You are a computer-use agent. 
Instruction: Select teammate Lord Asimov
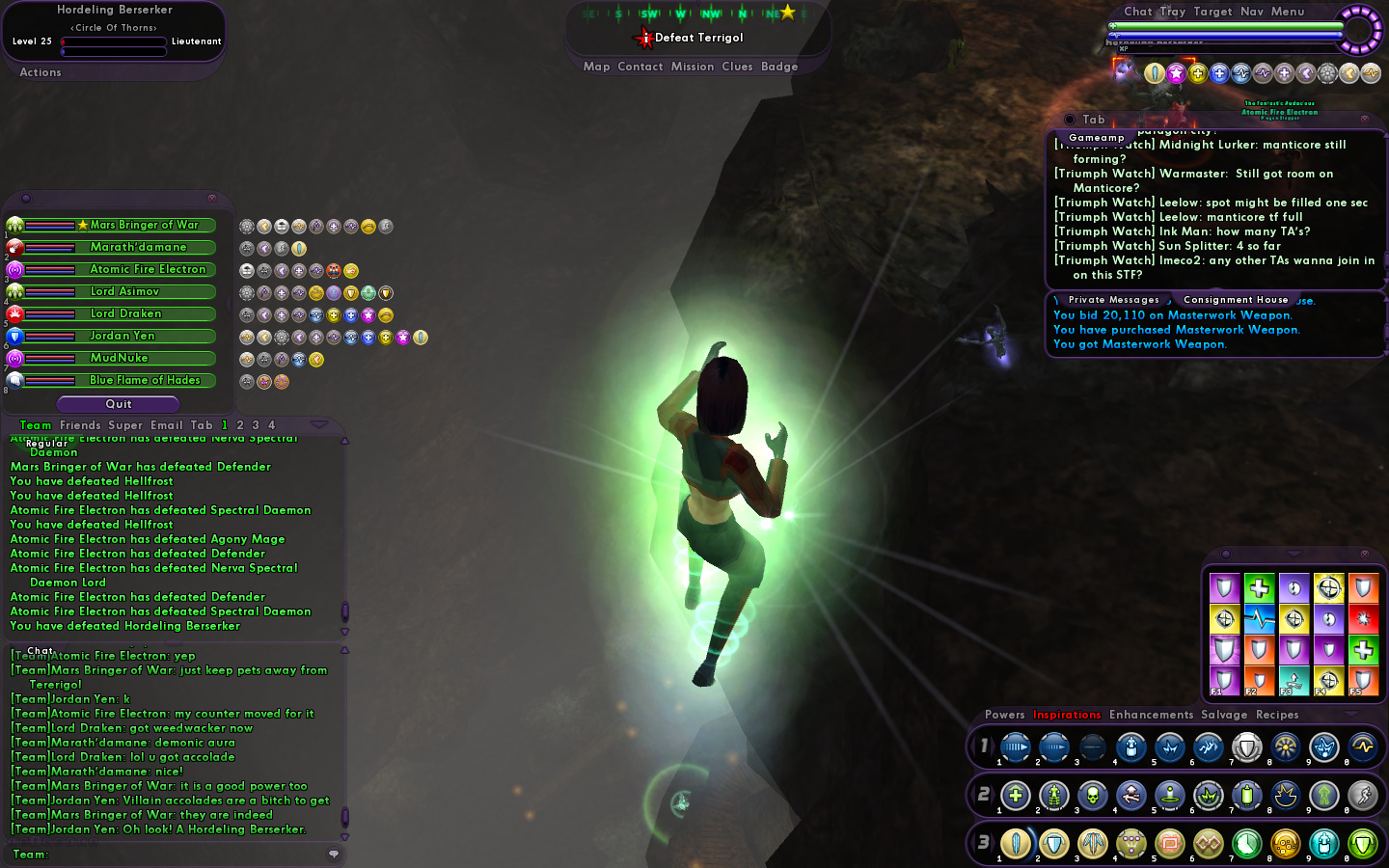coord(124,291)
